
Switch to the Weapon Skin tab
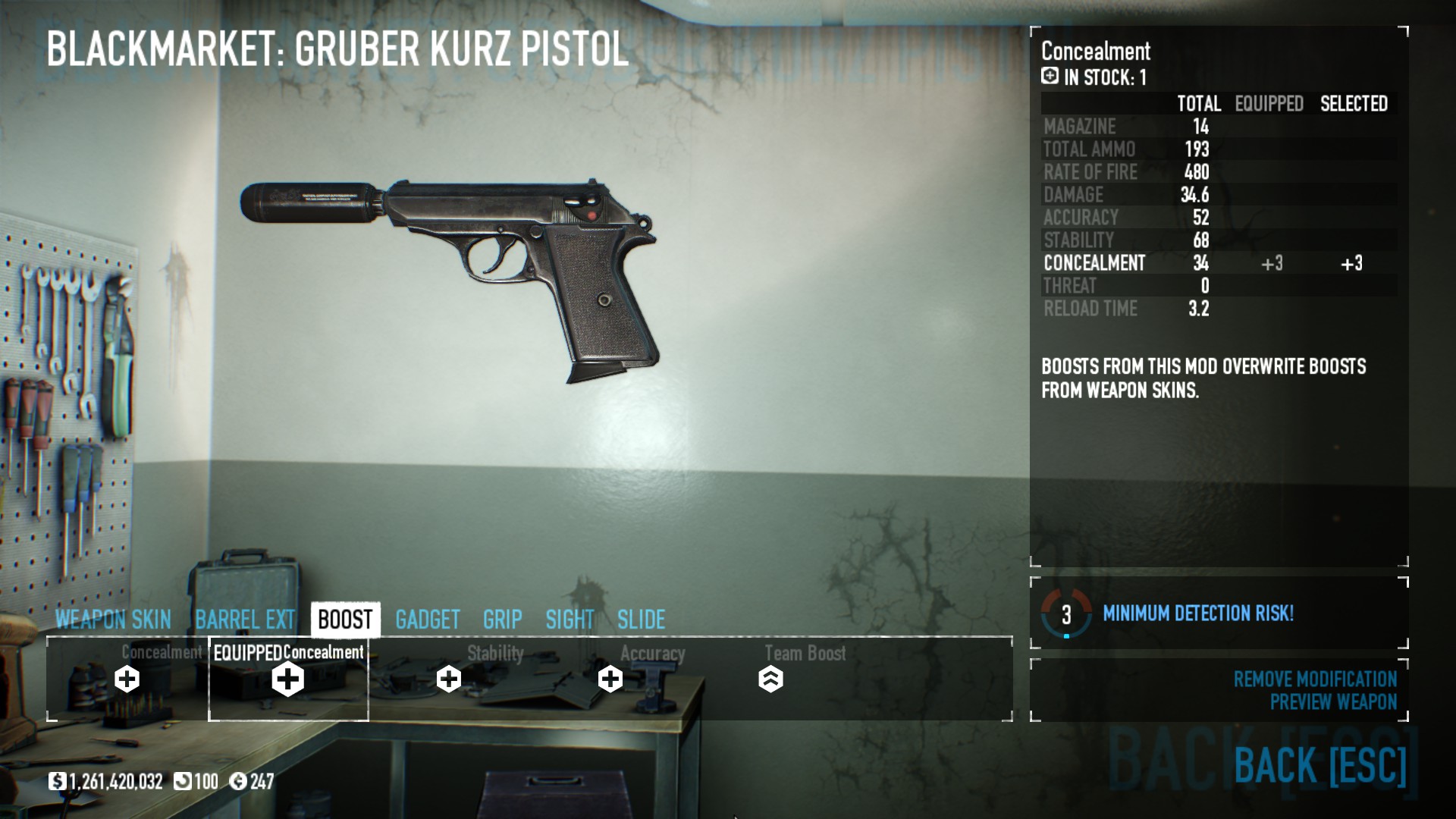(x=113, y=620)
